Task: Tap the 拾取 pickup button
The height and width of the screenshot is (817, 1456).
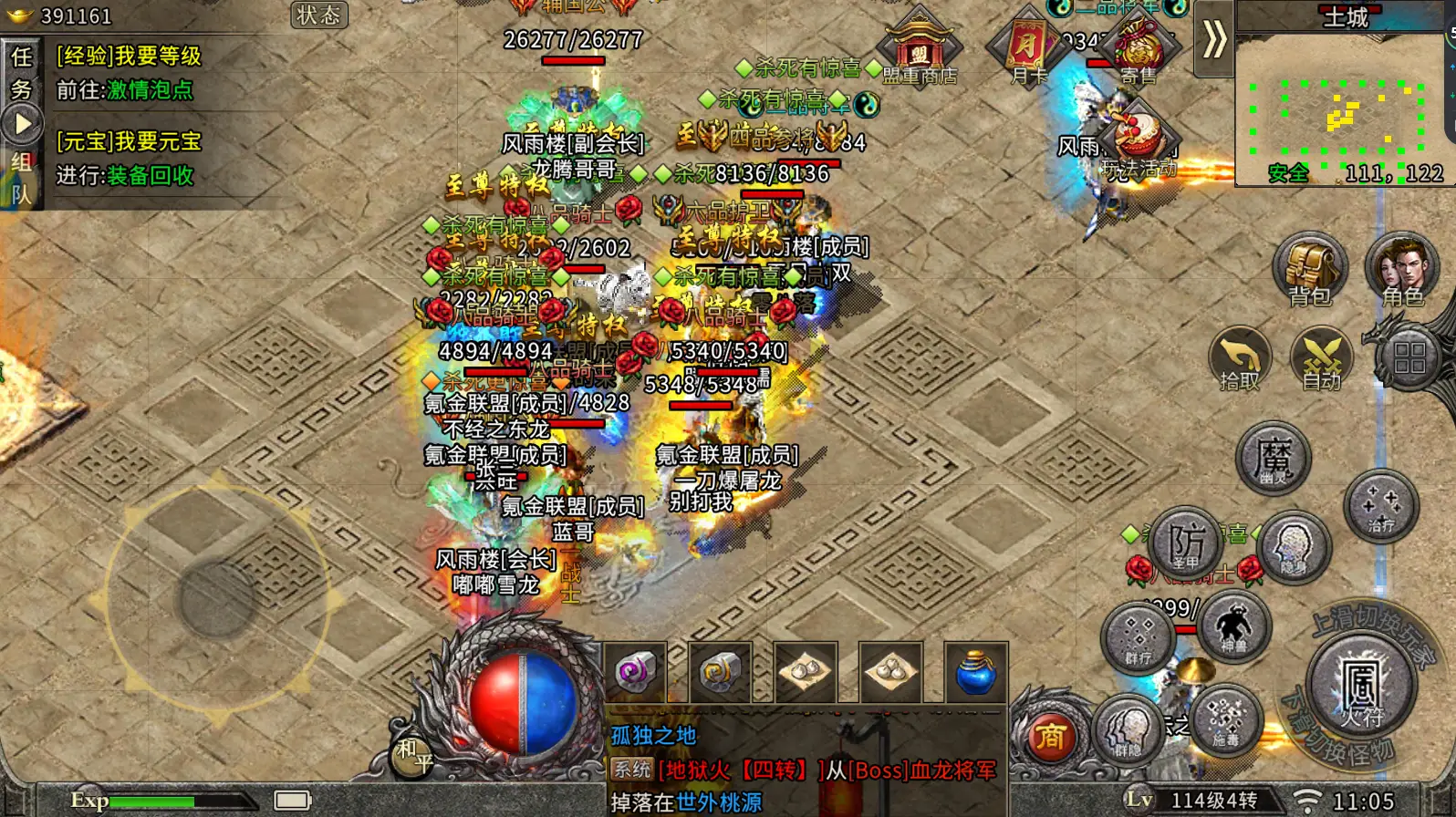Action: tap(1239, 359)
